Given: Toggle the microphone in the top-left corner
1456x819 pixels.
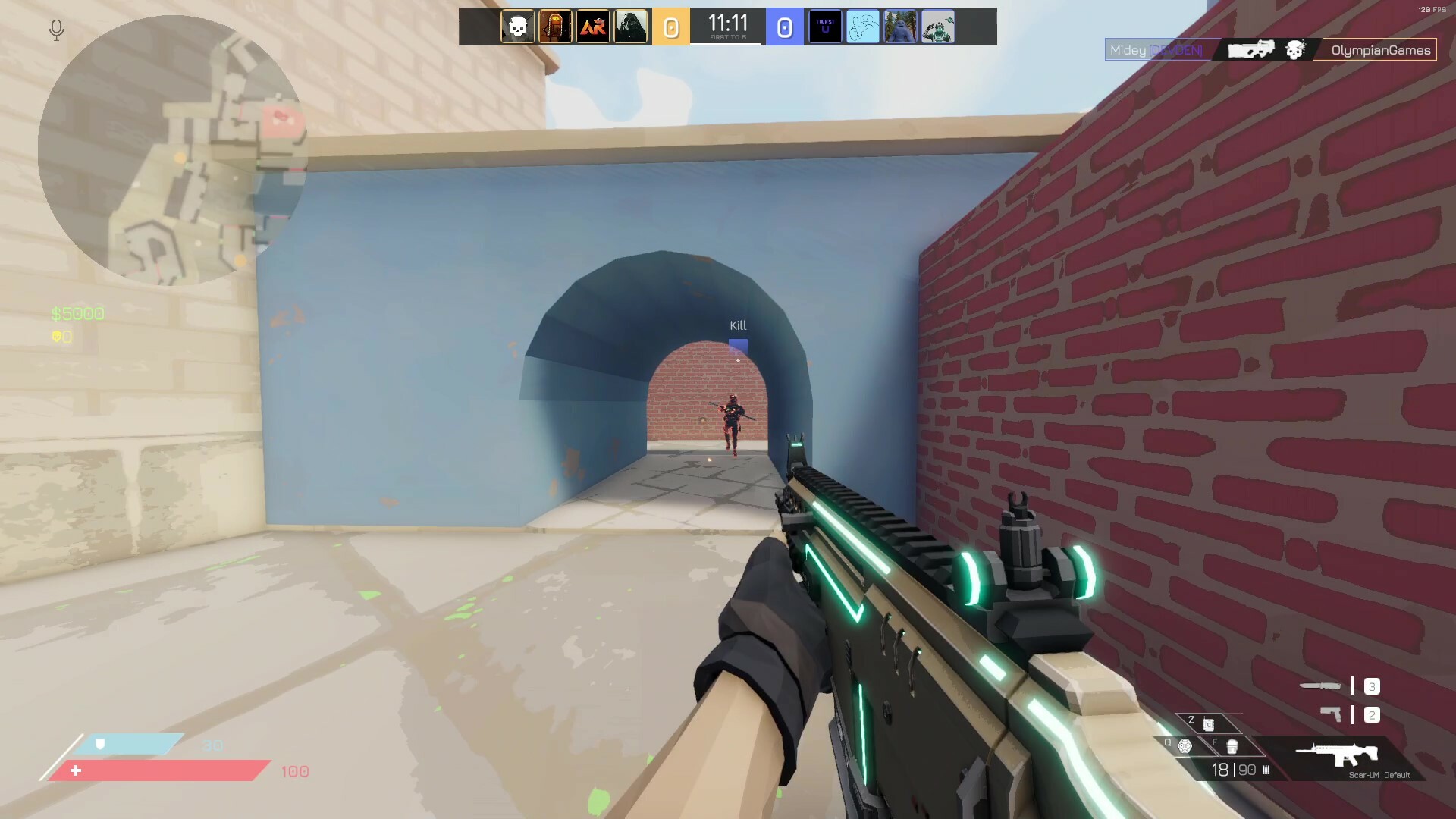Looking at the screenshot, I should tap(55, 29).
